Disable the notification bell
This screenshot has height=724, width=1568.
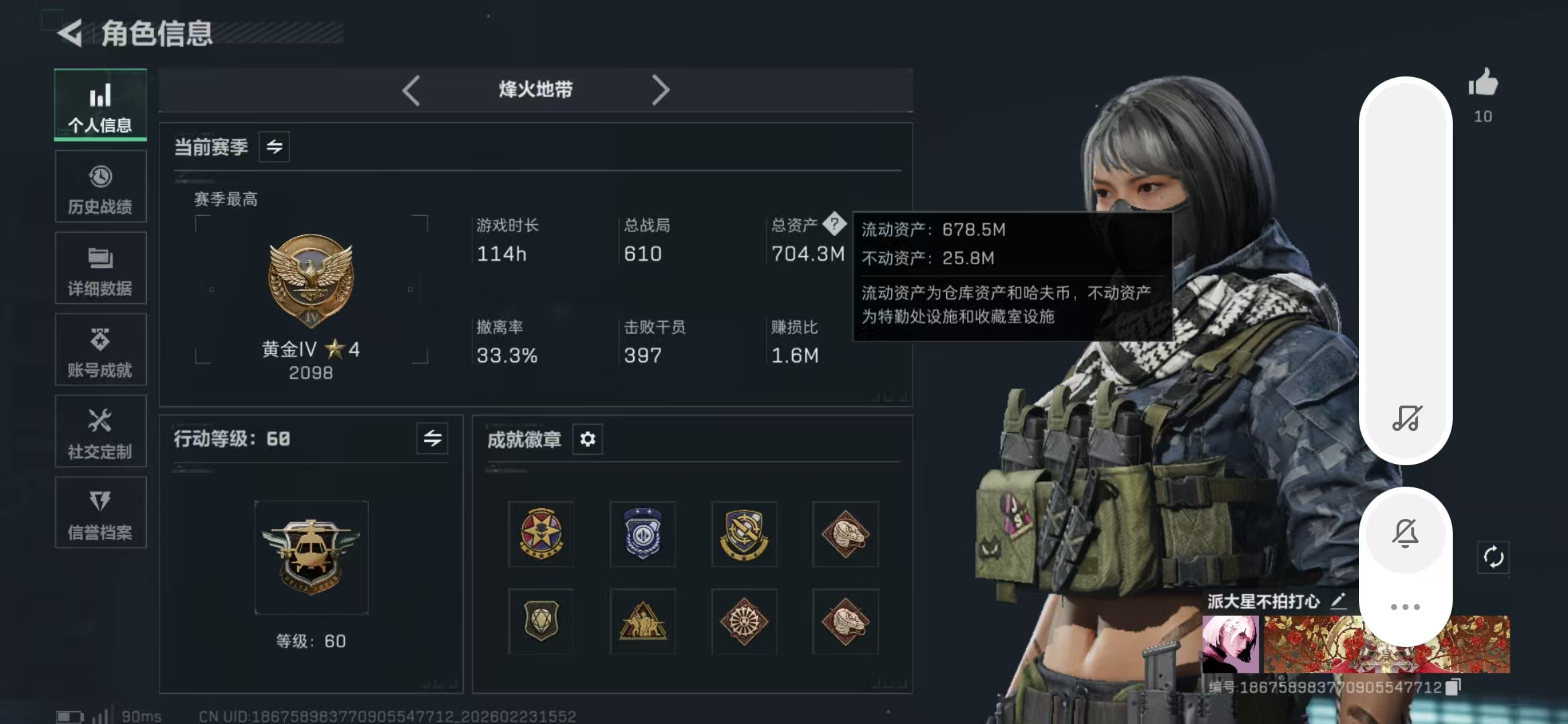tap(1406, 533)
